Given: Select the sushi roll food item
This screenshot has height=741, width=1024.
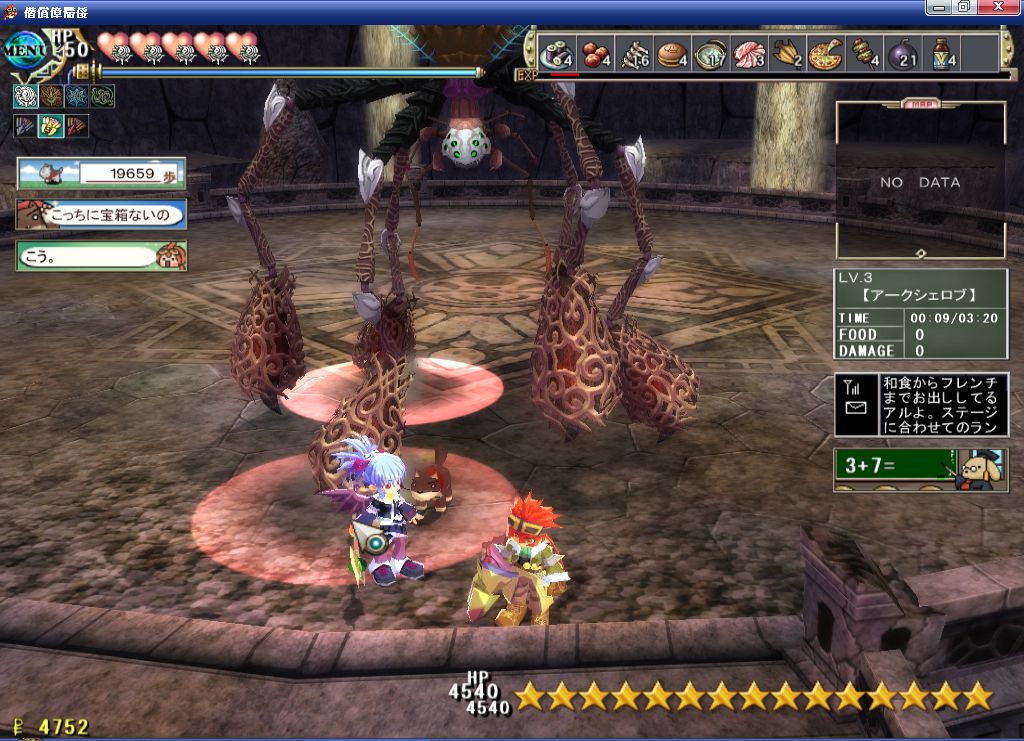Looking at the screenshot, I should [x=557, y=52].
